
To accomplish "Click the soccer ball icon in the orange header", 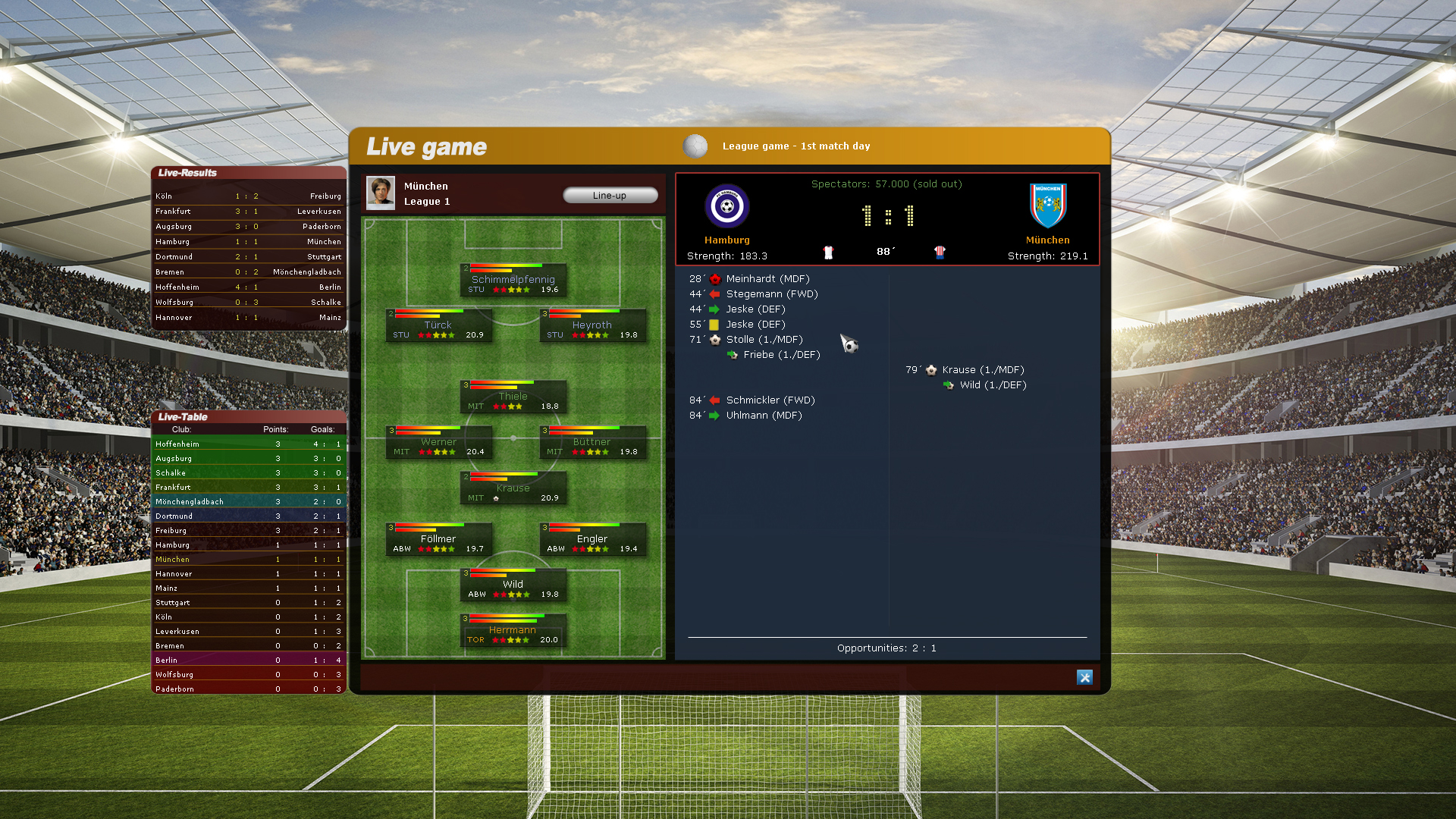I will click(695, 146).
